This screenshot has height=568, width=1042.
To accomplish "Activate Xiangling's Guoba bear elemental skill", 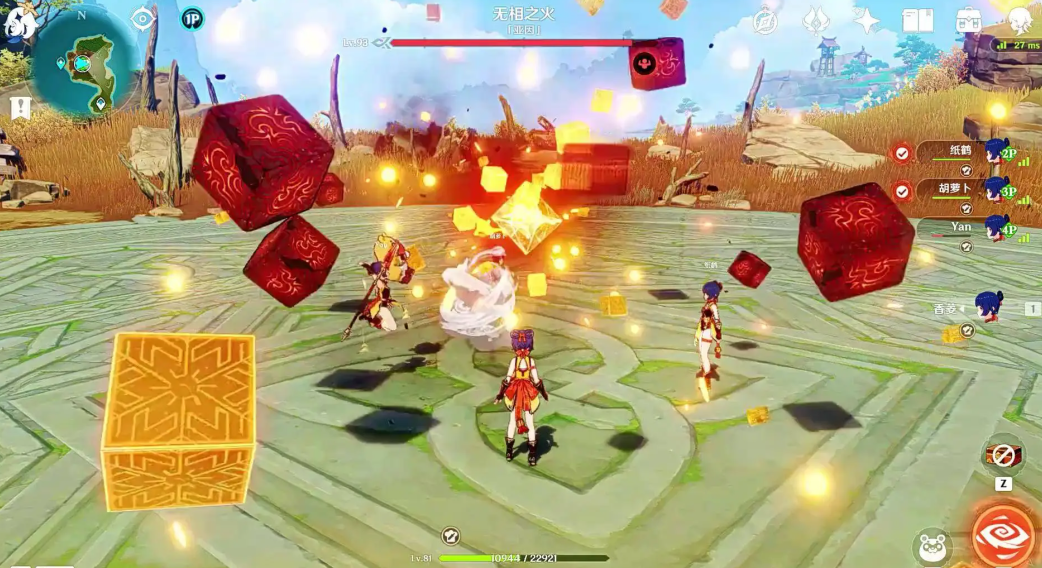I will 932,547.
